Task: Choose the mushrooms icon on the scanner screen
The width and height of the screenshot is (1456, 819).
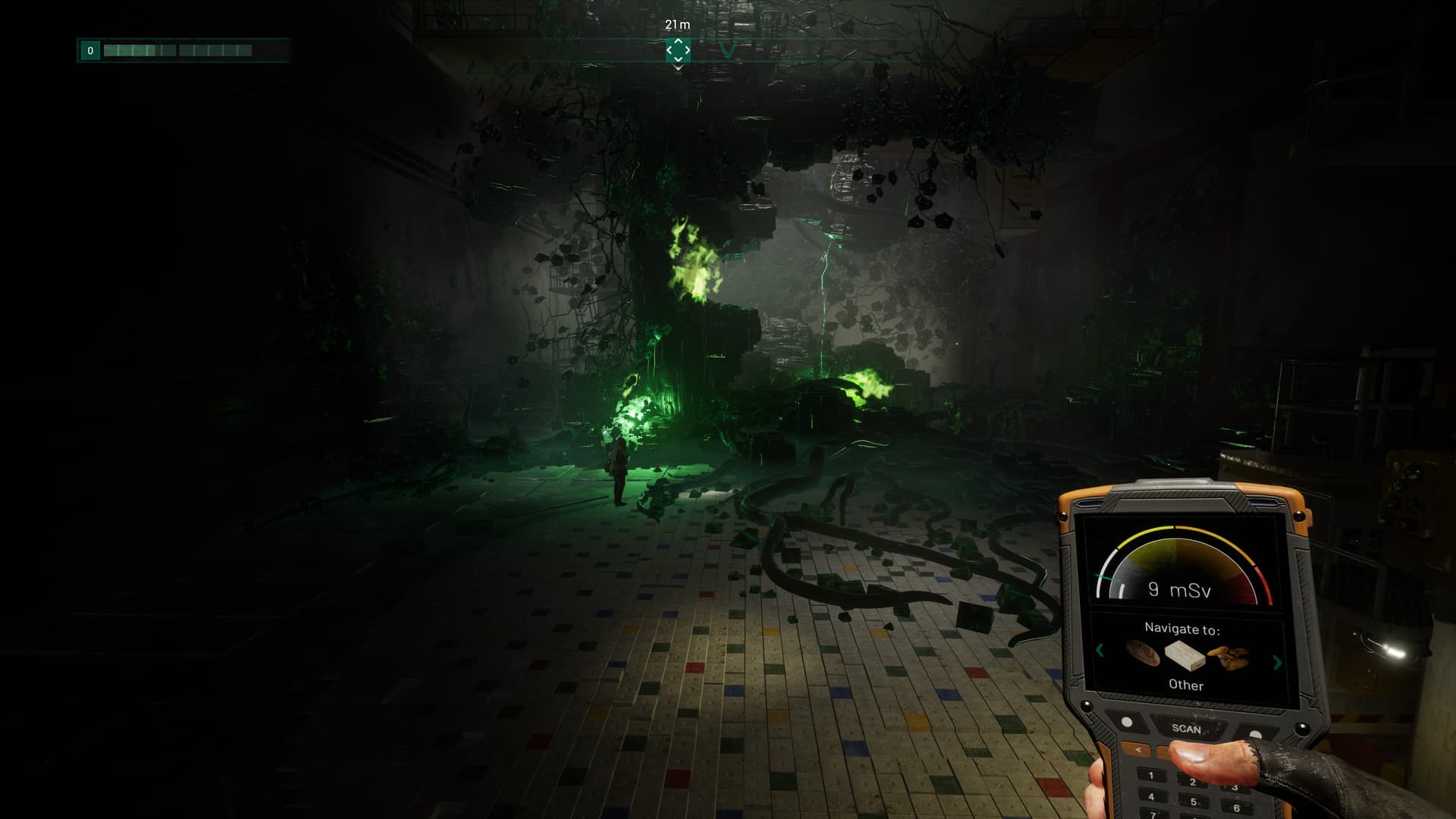Action: click(1228, 657)
